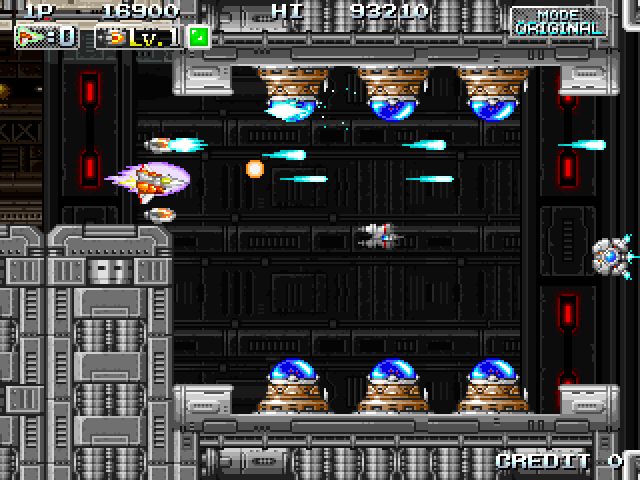Viewport: 640px width, 480px height.
Task: Click the remaining ships lives icon
Action: [x=46, y=37]
